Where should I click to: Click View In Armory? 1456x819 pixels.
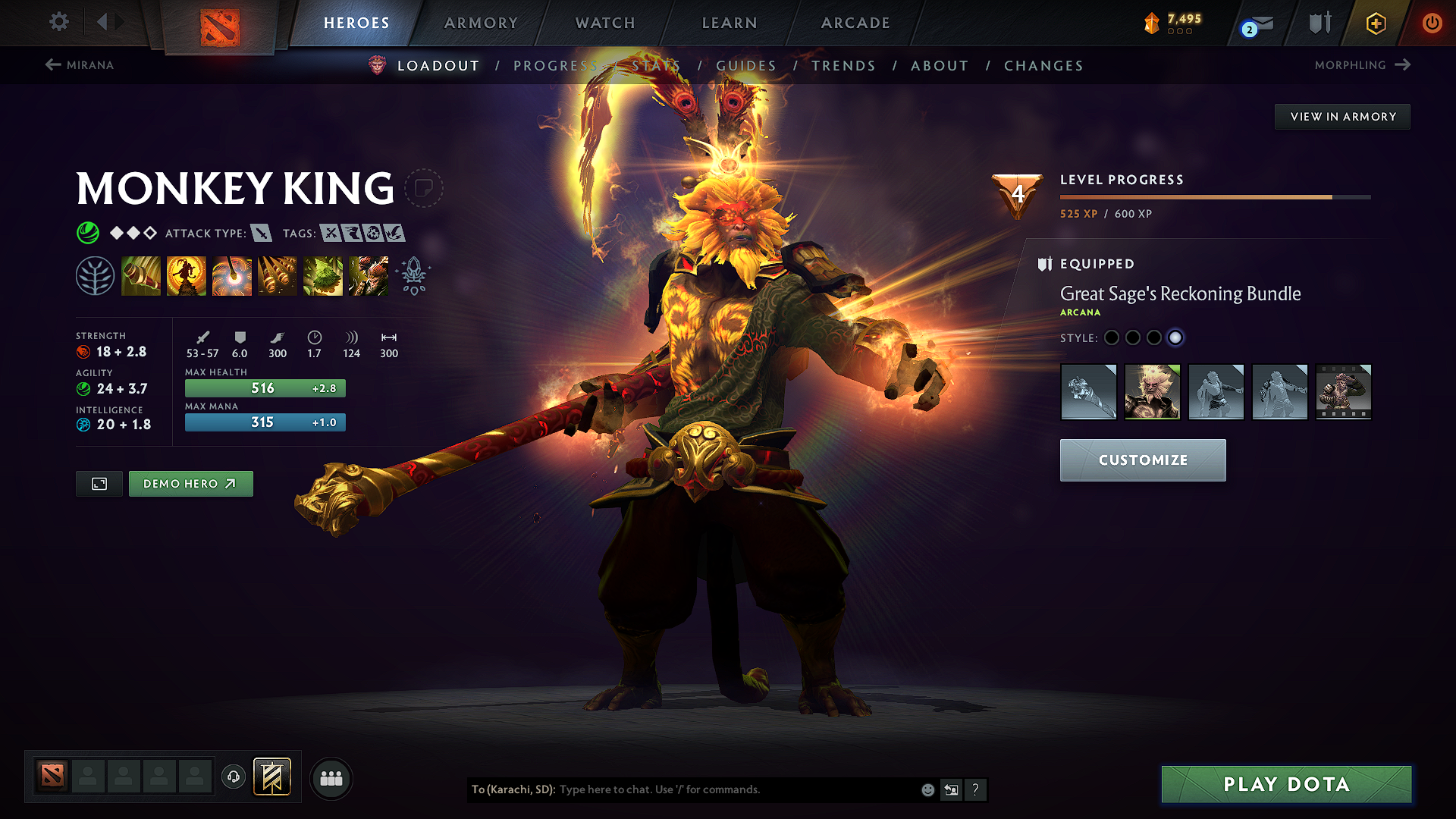click(1342, 116)
